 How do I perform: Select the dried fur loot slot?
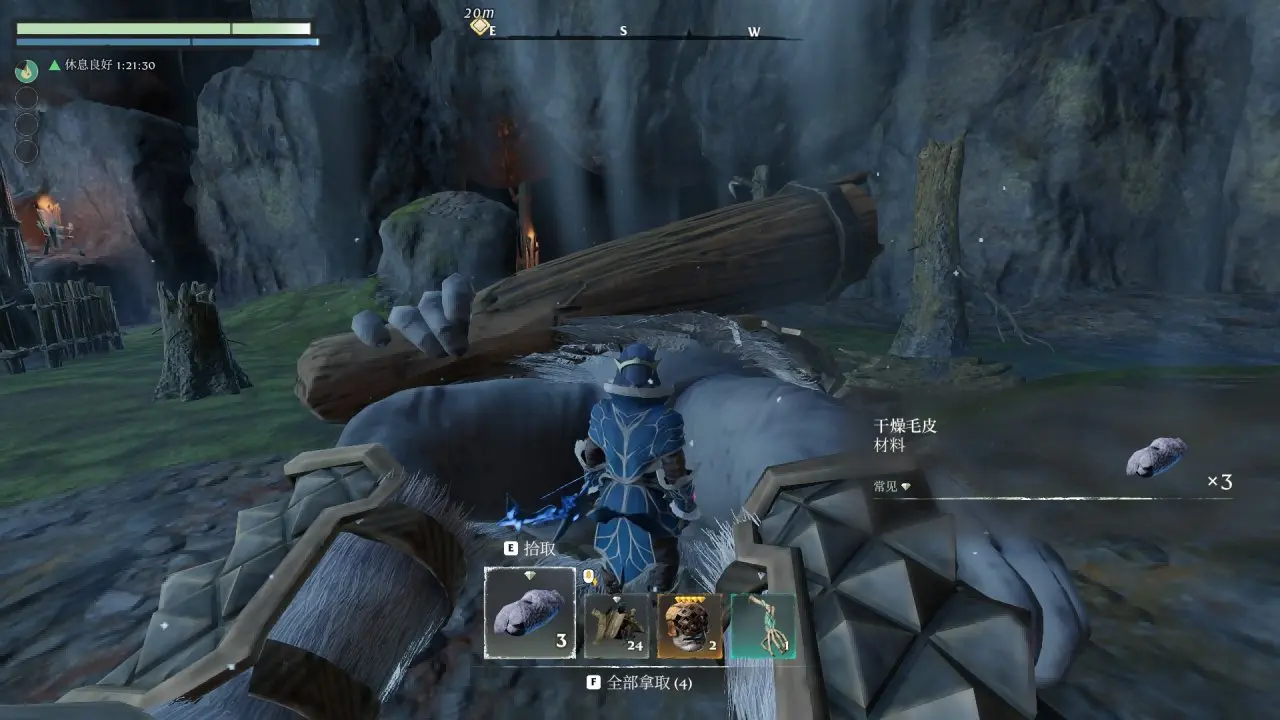click(x=530, y=613)
